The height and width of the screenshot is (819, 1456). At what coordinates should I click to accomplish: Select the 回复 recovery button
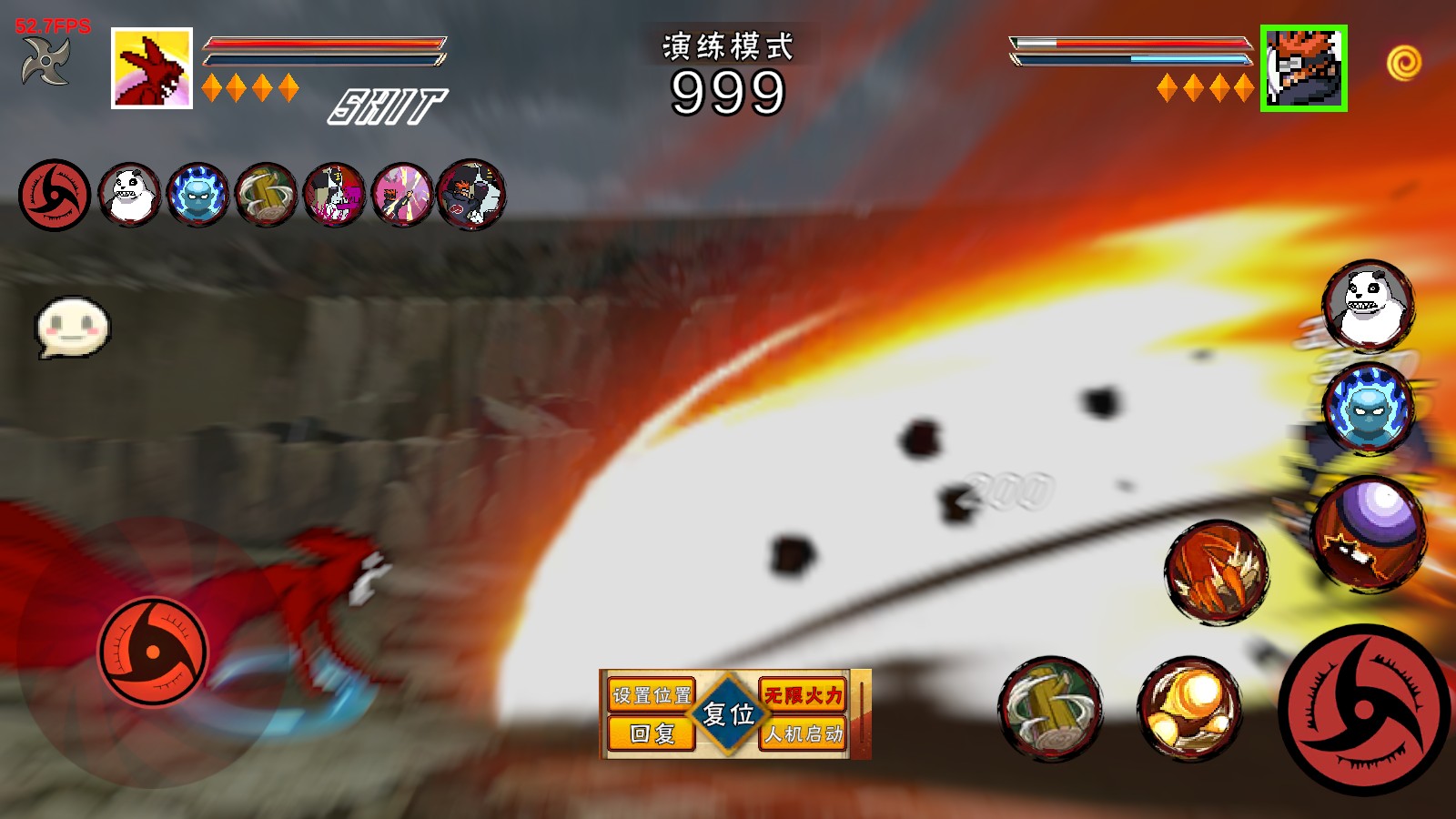651,733
